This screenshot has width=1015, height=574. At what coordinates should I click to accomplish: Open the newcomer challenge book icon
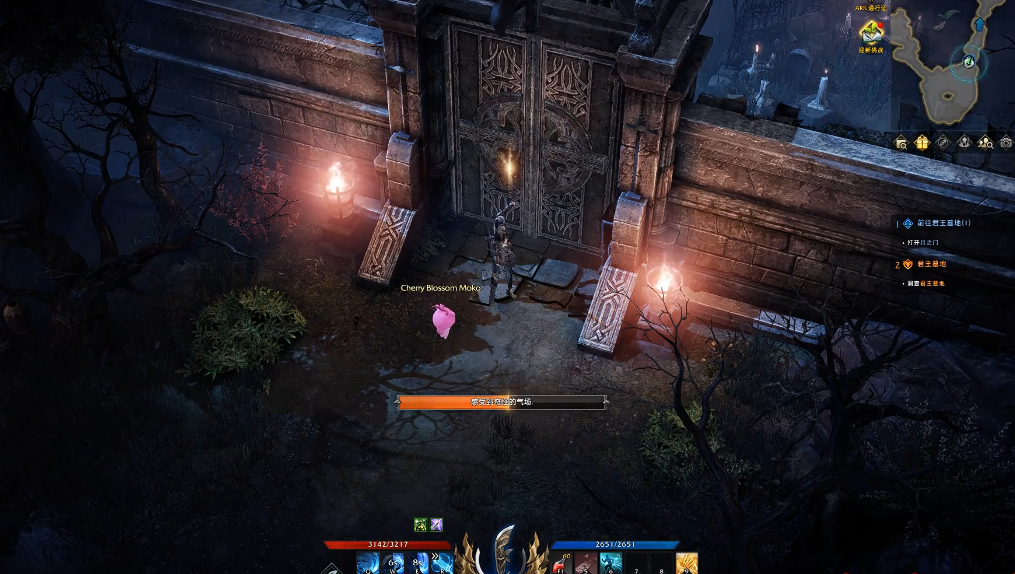point(870,34)
